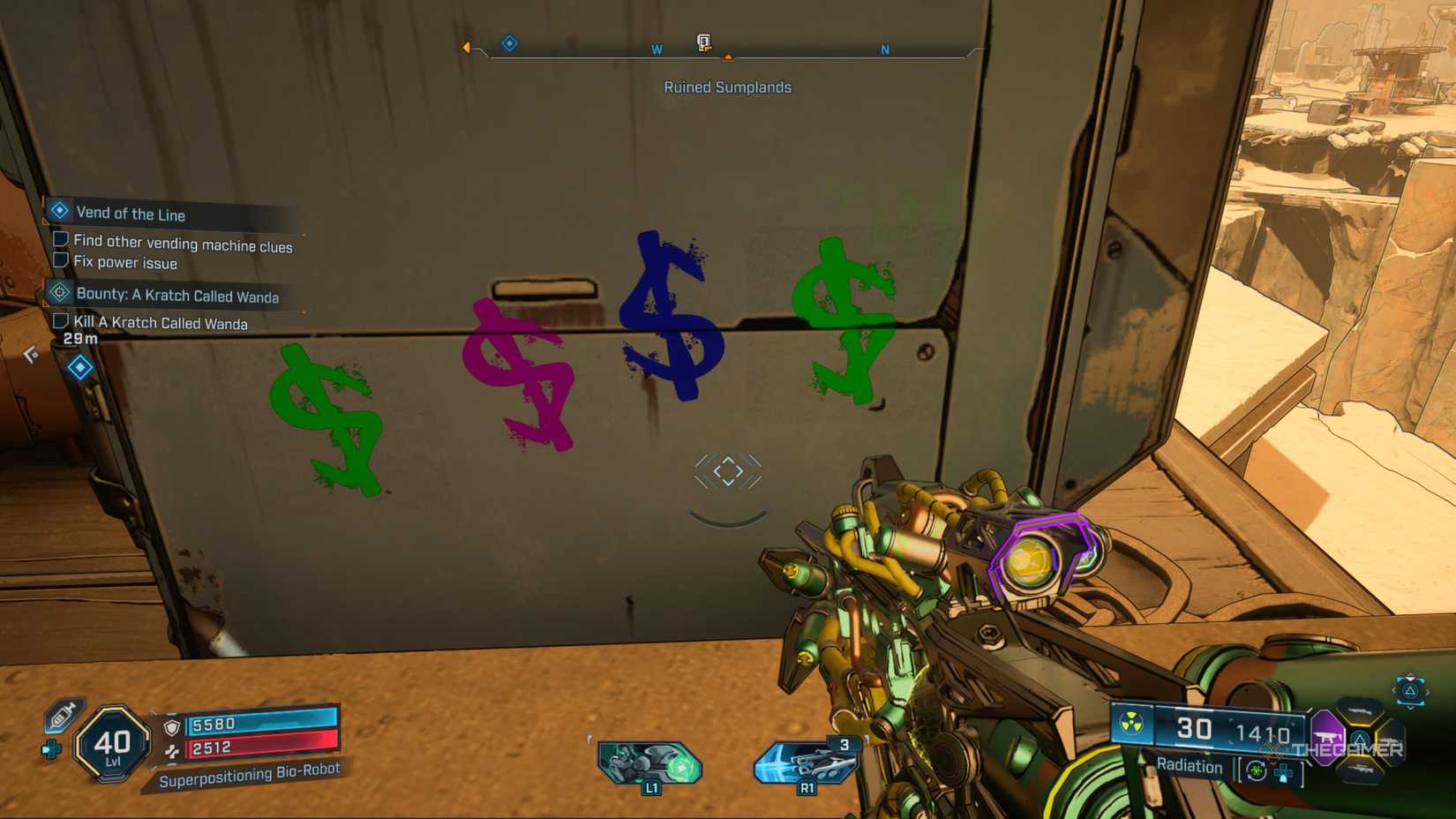
Task: Click the Ruined Sumplands location title
Action: 728,87
